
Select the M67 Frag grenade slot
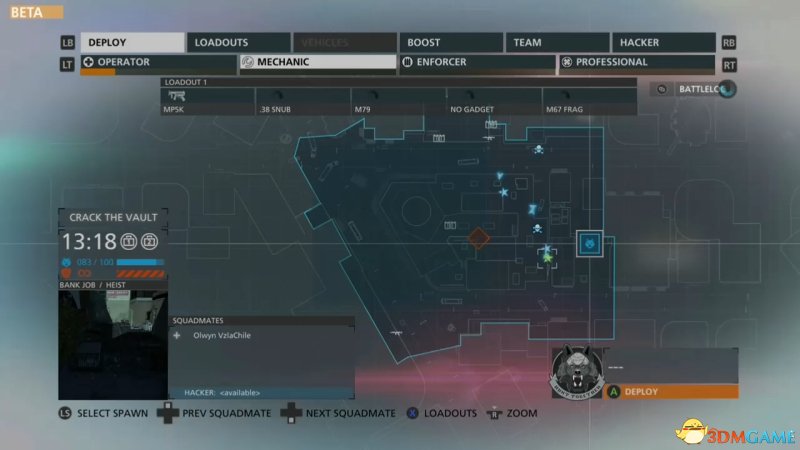click(x=588, y=100)
